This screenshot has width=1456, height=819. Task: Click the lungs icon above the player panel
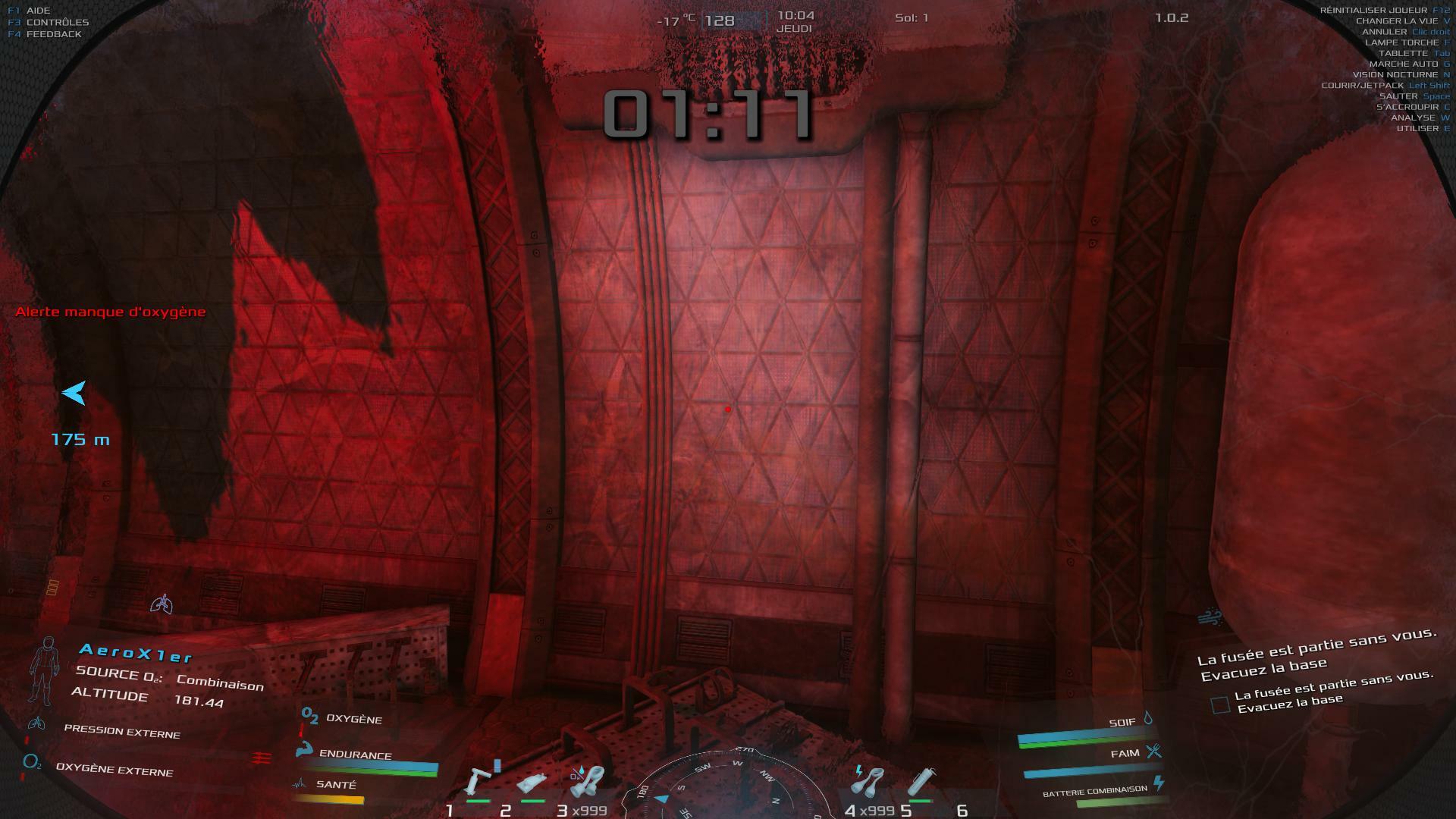click(162, 604)
